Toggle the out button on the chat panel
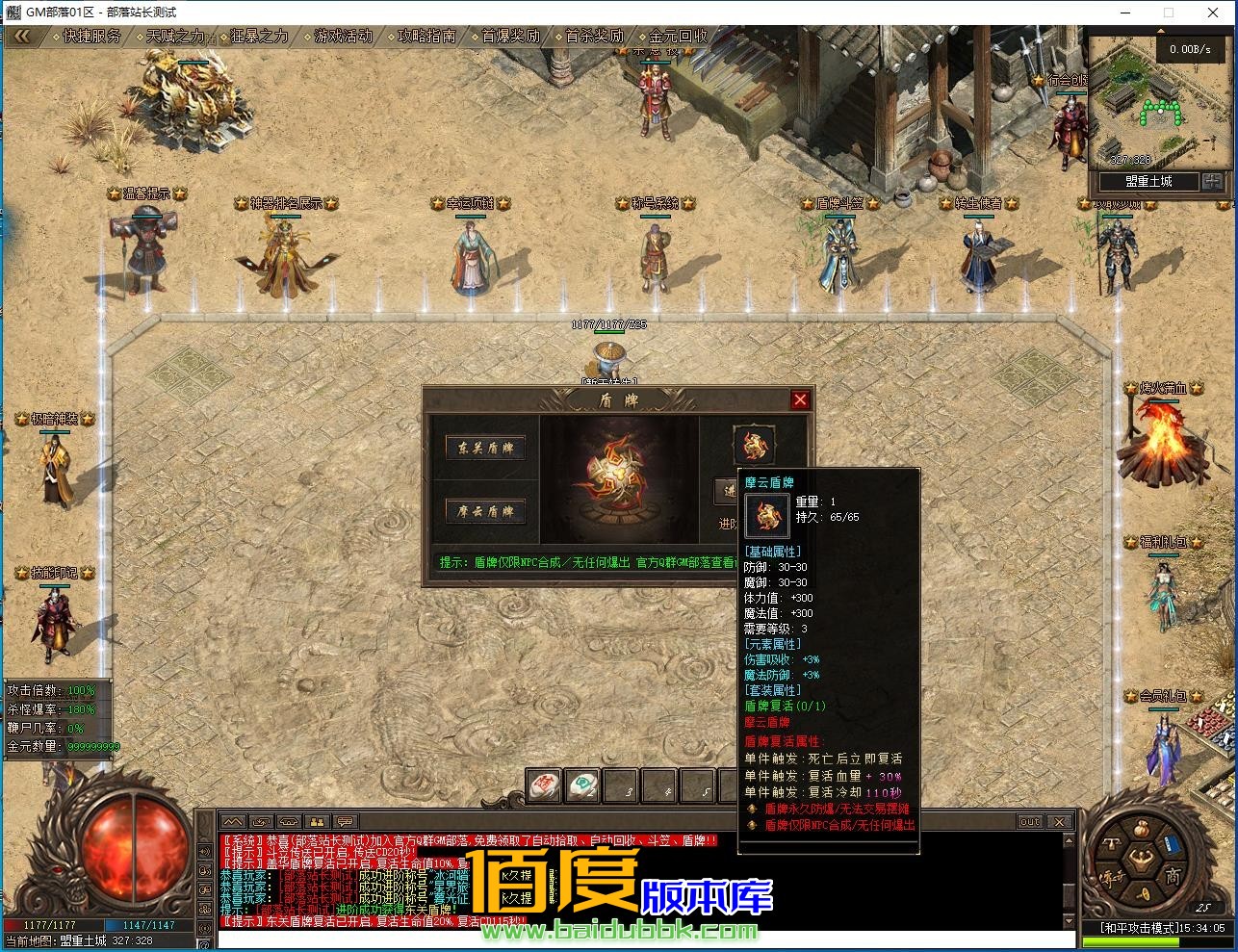 [1029, 821]
